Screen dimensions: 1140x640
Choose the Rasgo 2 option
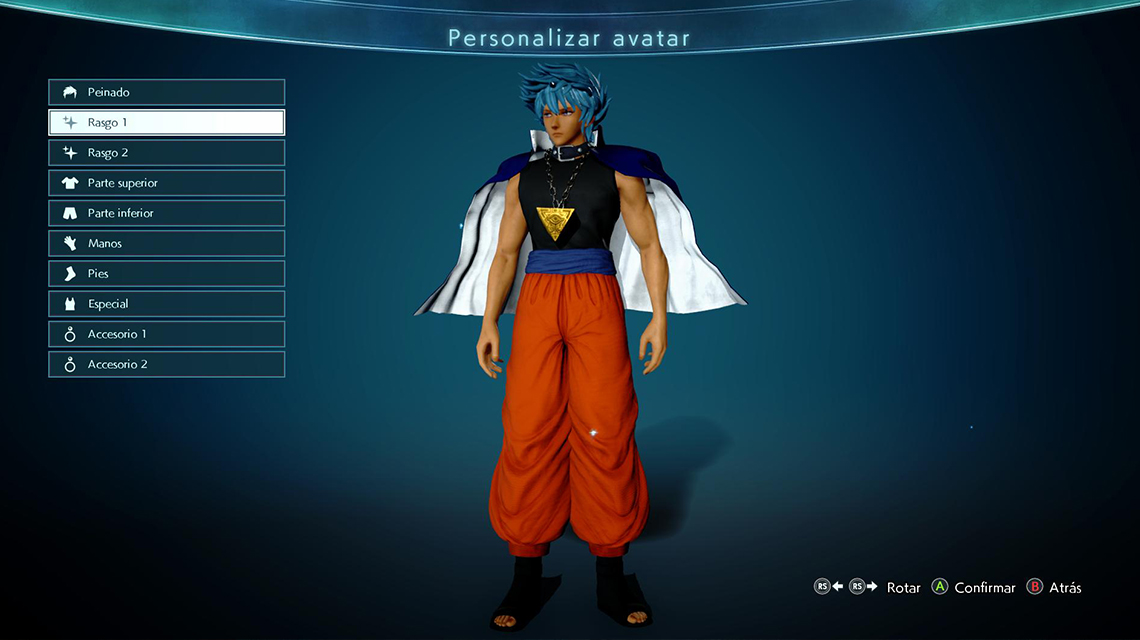[x=166, y=153]
